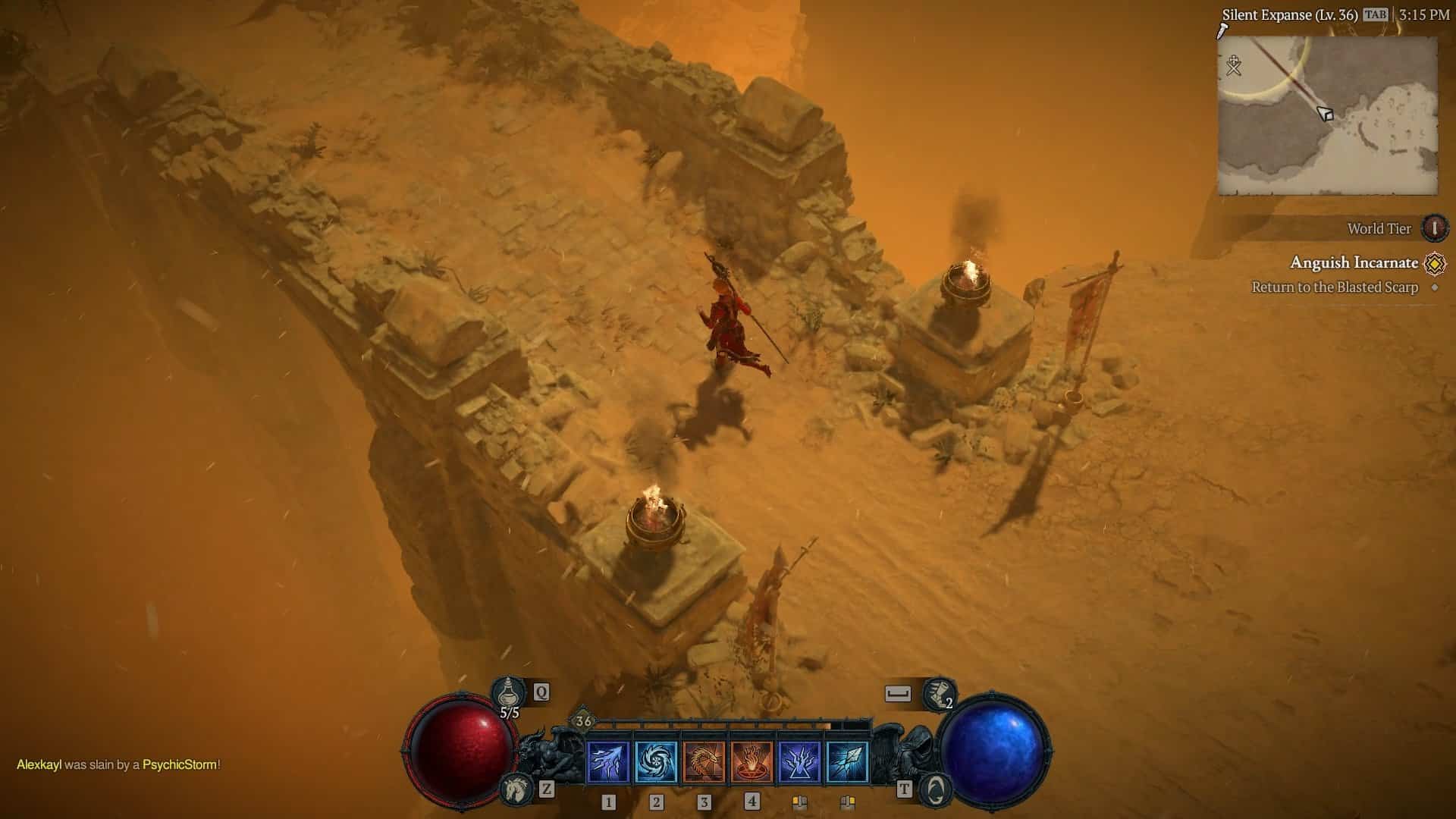Click the evade boot icon
The width and height of the screenshot is (1456, 819).
click(939, 694)
